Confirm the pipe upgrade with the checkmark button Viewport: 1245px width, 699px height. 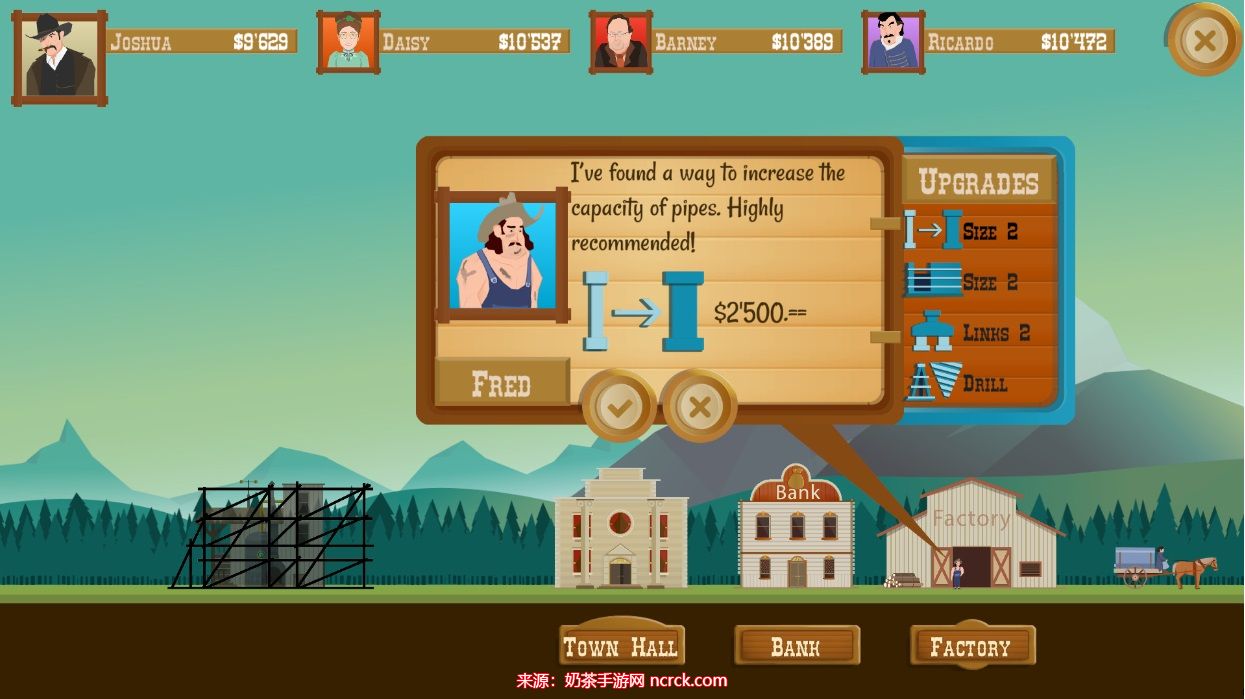tap(619, 406)
